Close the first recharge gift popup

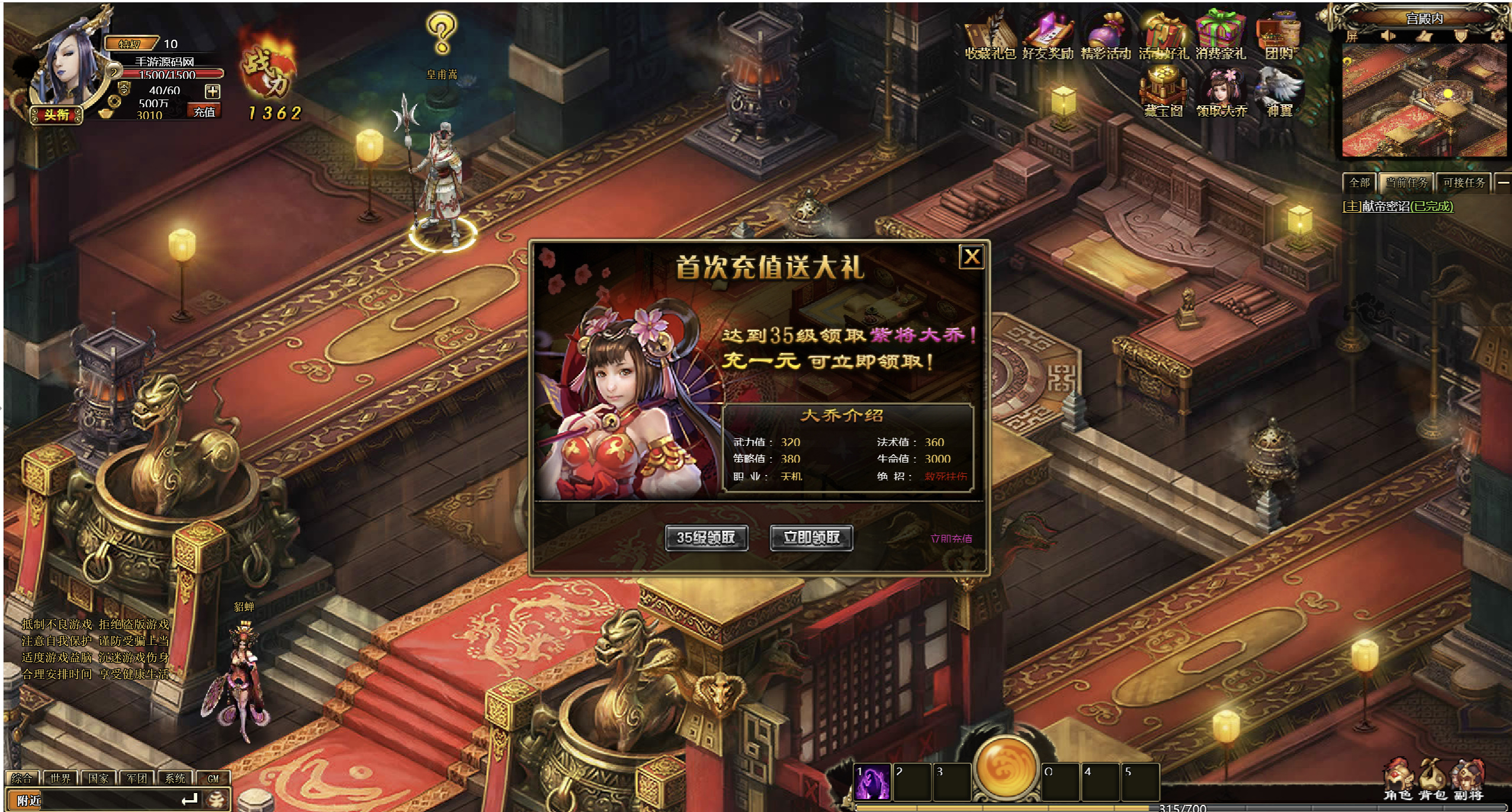coord(971,257)
